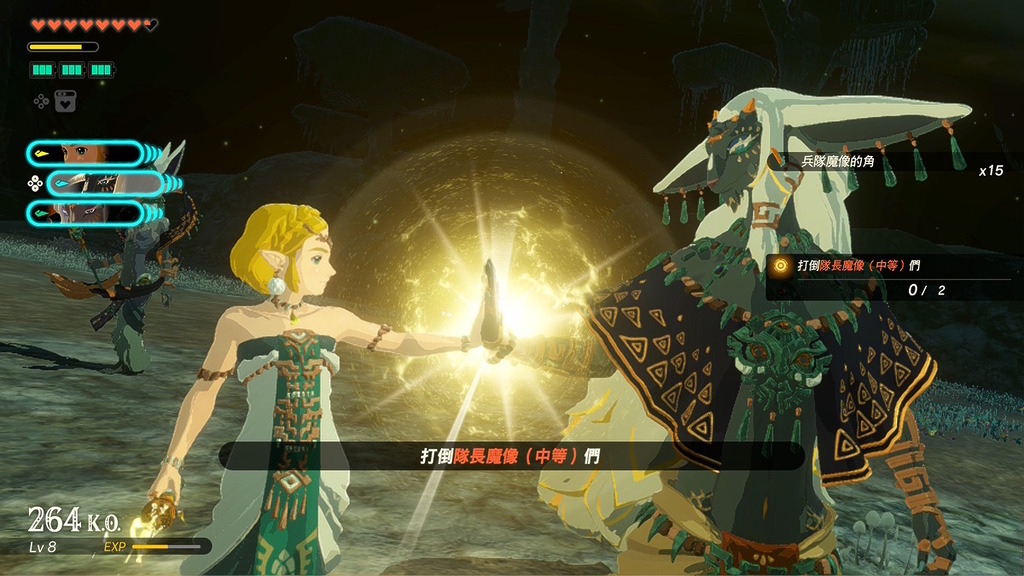The width and height of the screenshot is (1024, 576).
Task: Choose character panel with teal marker
Action: pyautogui.click(x=84, y=212)
